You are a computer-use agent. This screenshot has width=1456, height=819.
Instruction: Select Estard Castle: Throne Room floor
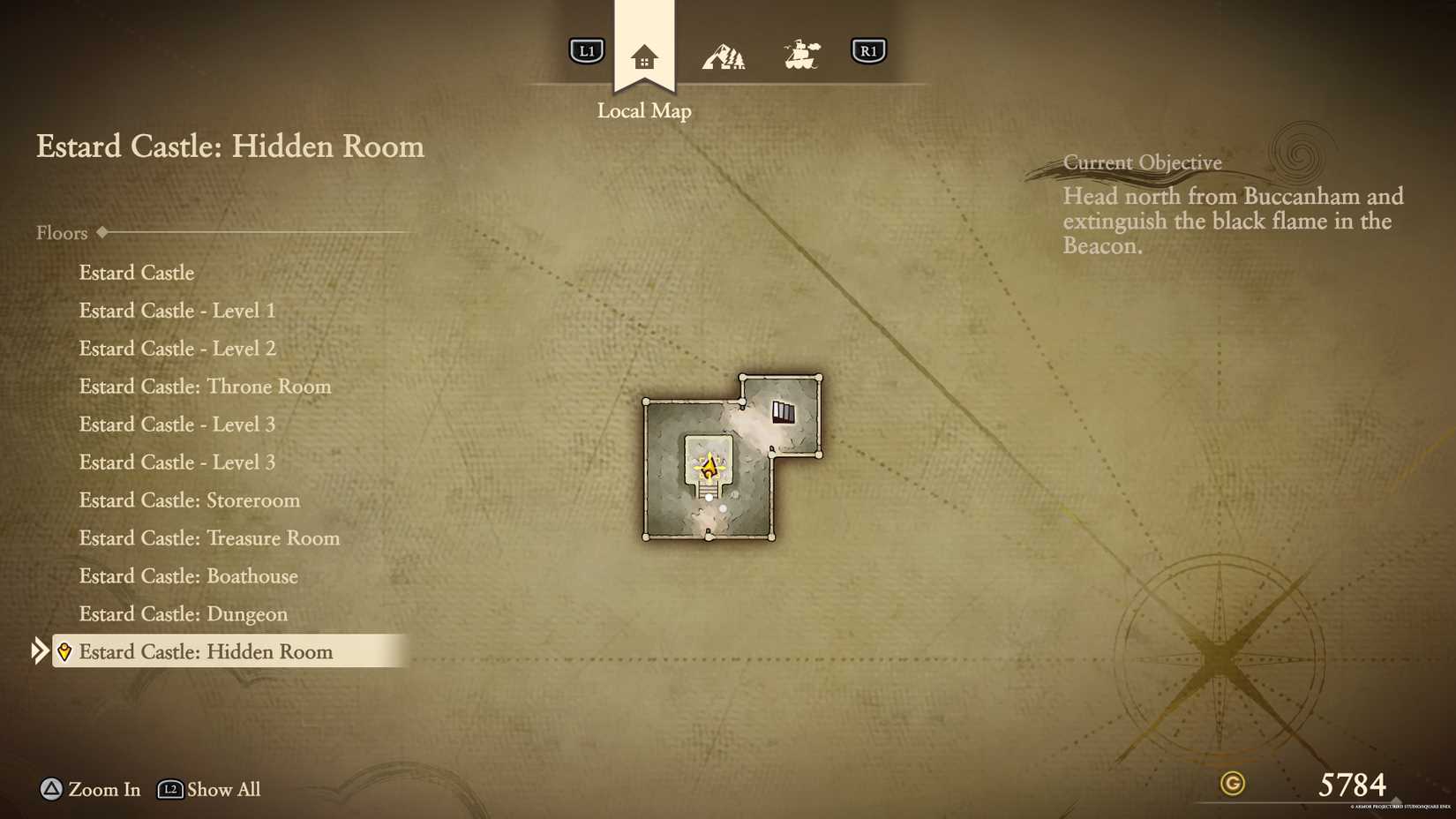tap(205, 387)
